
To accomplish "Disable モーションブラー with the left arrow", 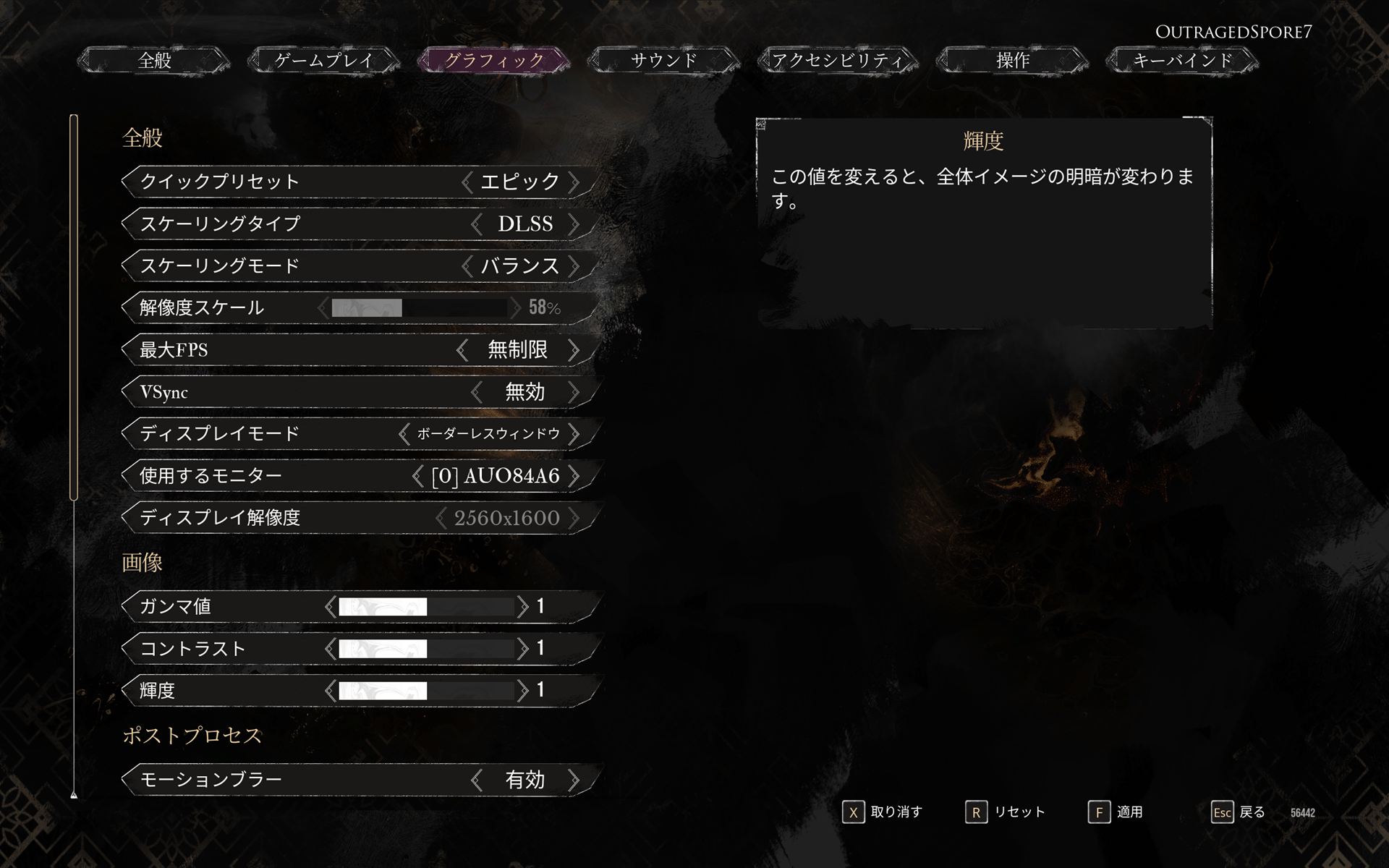I will tap(477, 780).
